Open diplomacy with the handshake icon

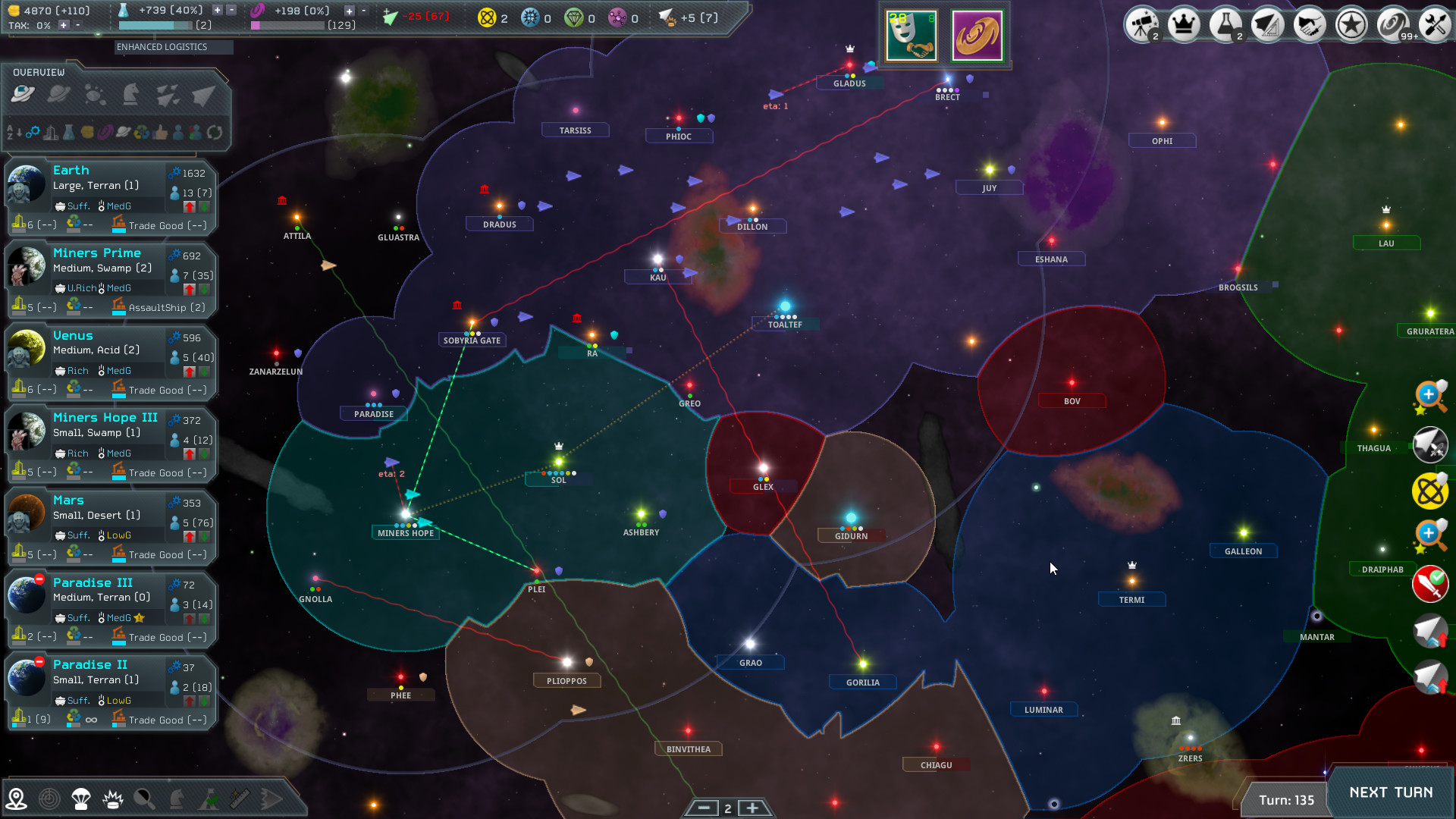(x=1310, y=24)
